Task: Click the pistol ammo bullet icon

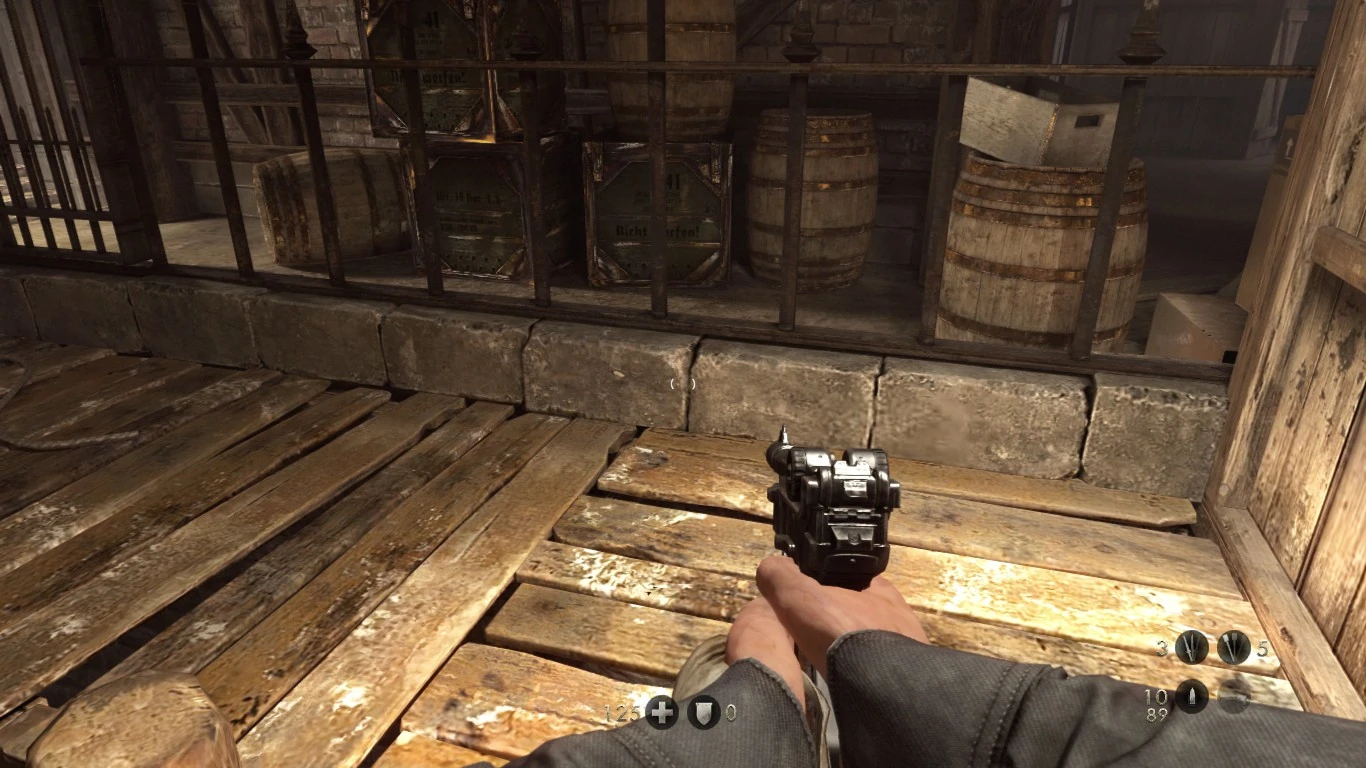Action: (x=1190, y=697)
